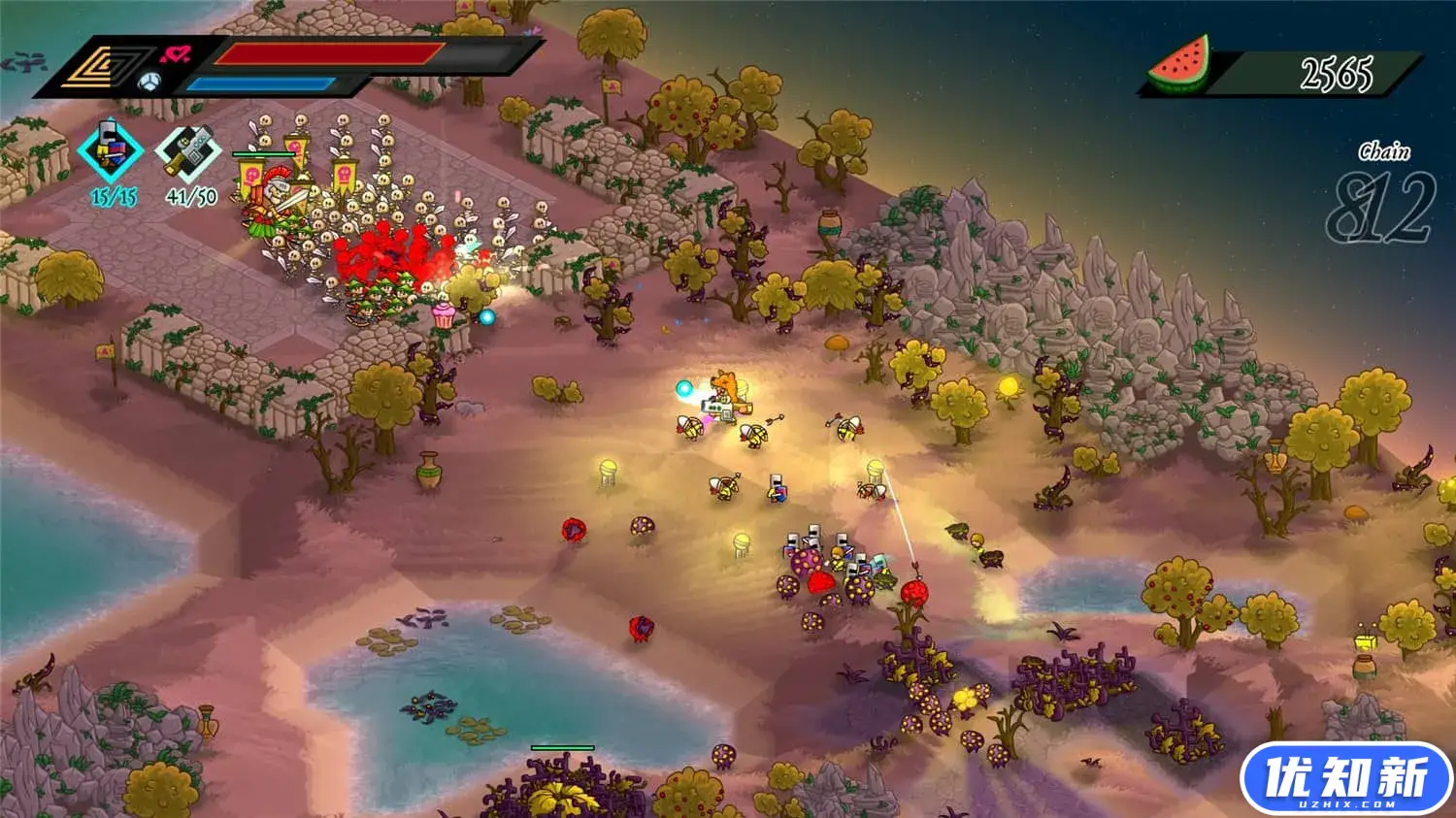
Task: Select the knight squad icon
Action: point(111,151)
